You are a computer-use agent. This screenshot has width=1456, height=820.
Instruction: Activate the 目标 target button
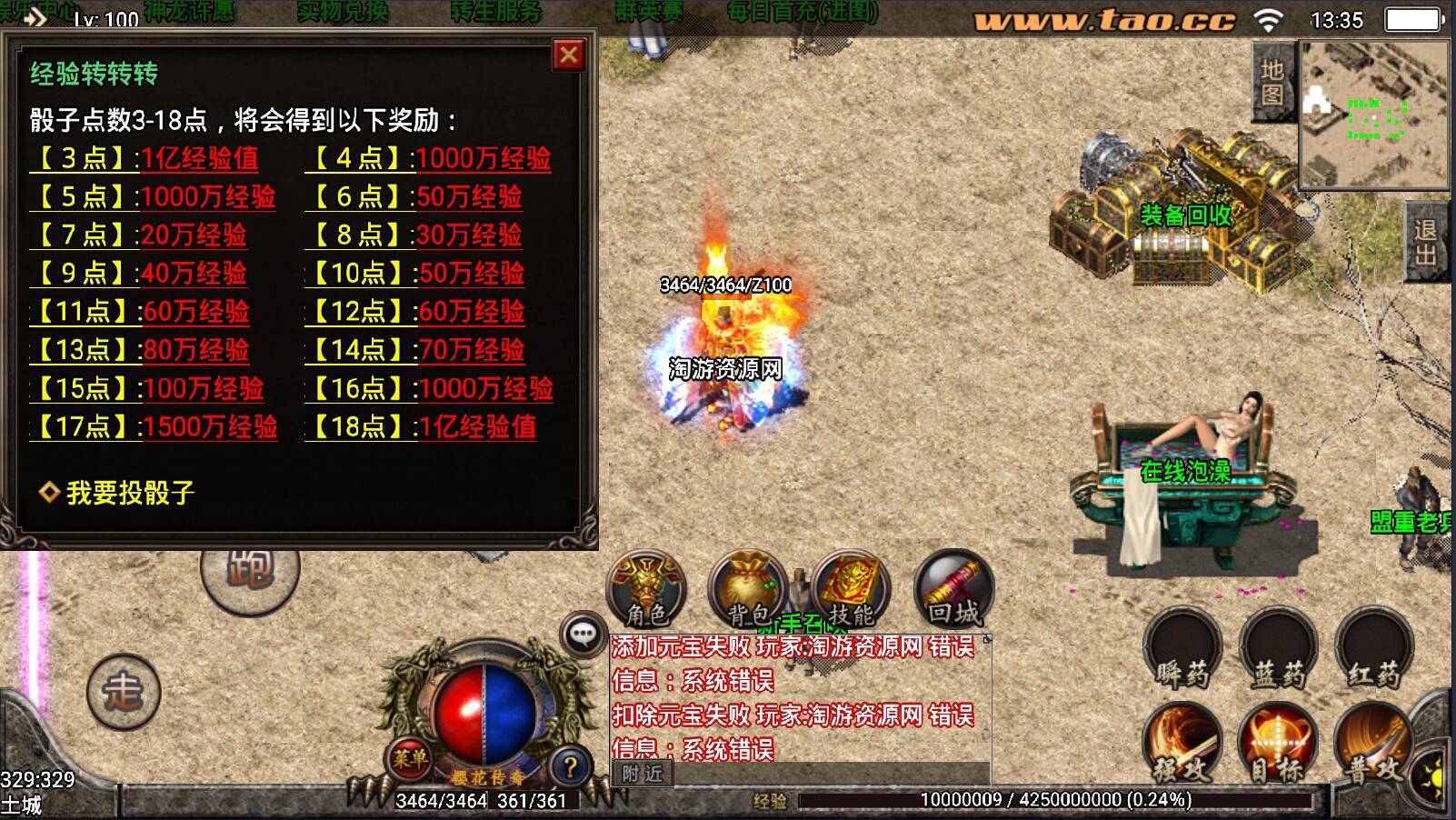(x=1279, y=744)
